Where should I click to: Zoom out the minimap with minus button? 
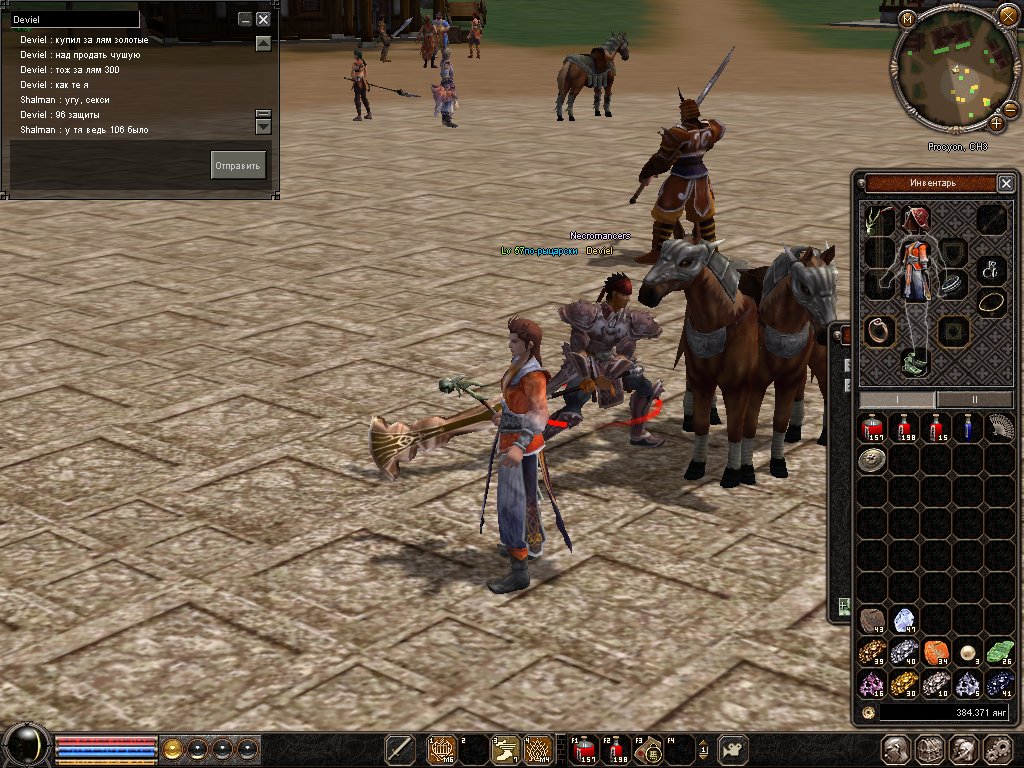(x=1010, y=108)
